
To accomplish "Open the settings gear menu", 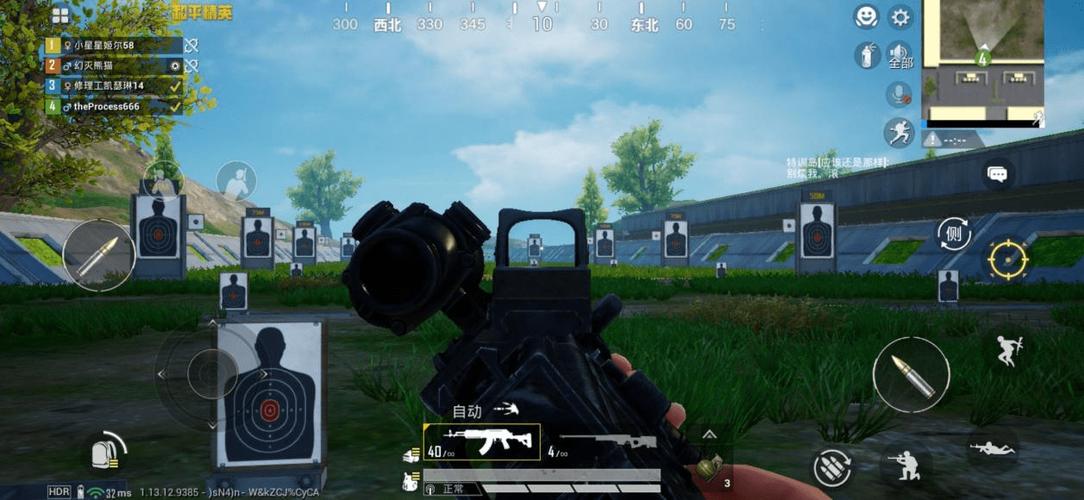I will point(900,17).
